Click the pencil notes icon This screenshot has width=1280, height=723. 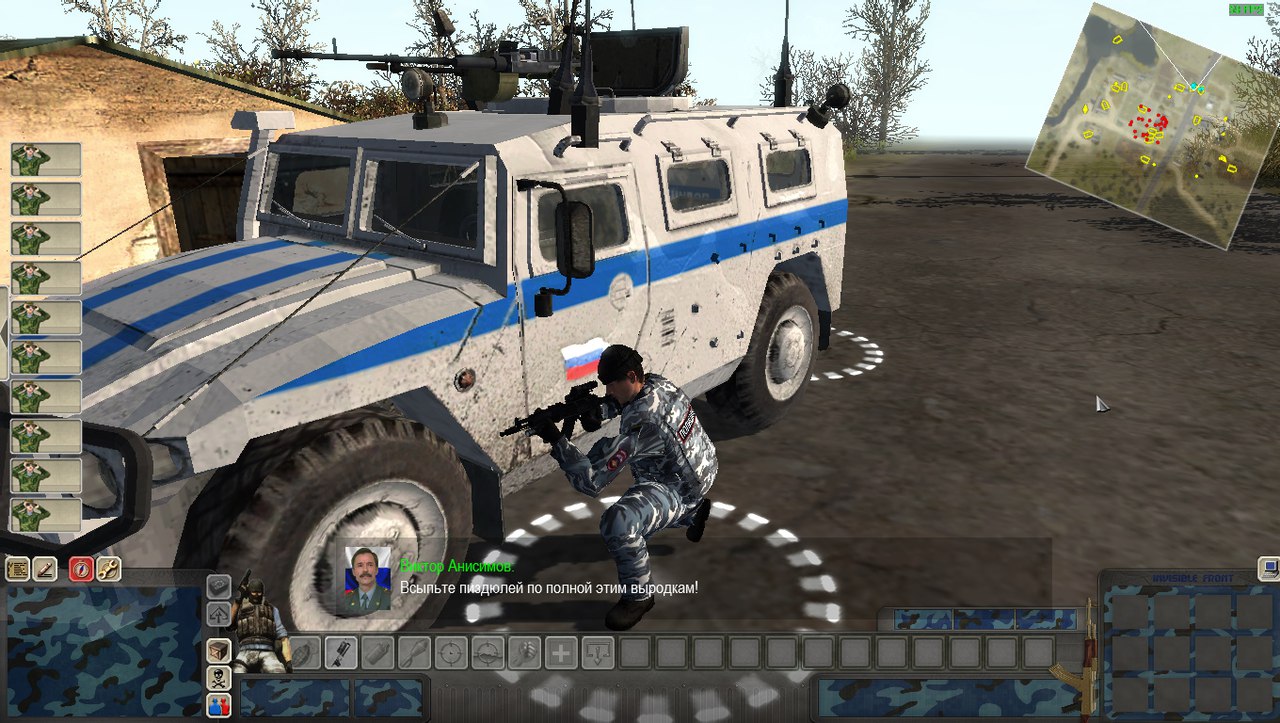point(45,569)
